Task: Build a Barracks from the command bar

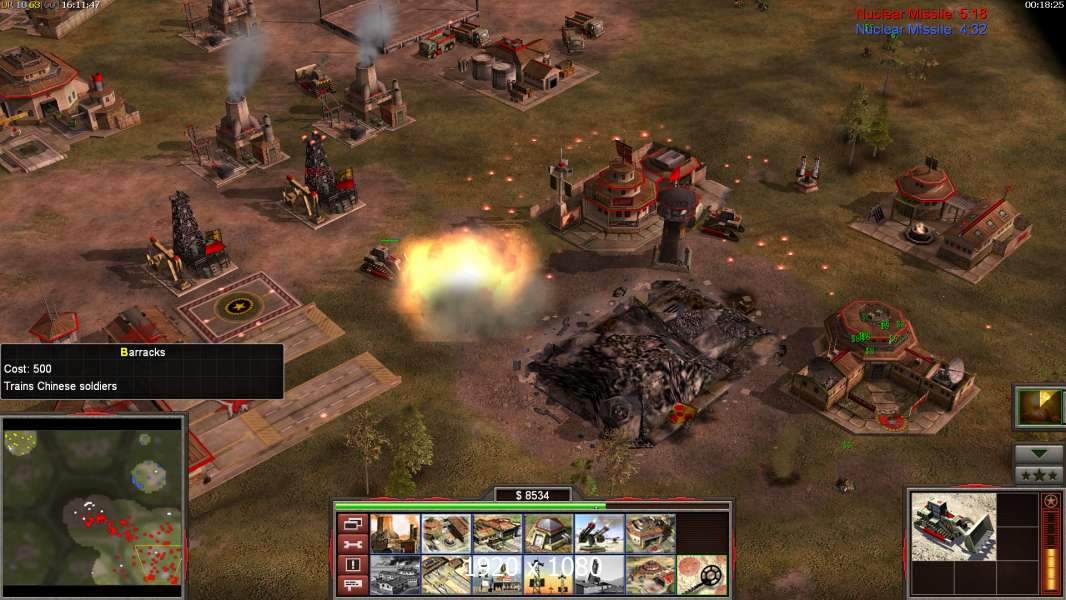Action: 446,534
